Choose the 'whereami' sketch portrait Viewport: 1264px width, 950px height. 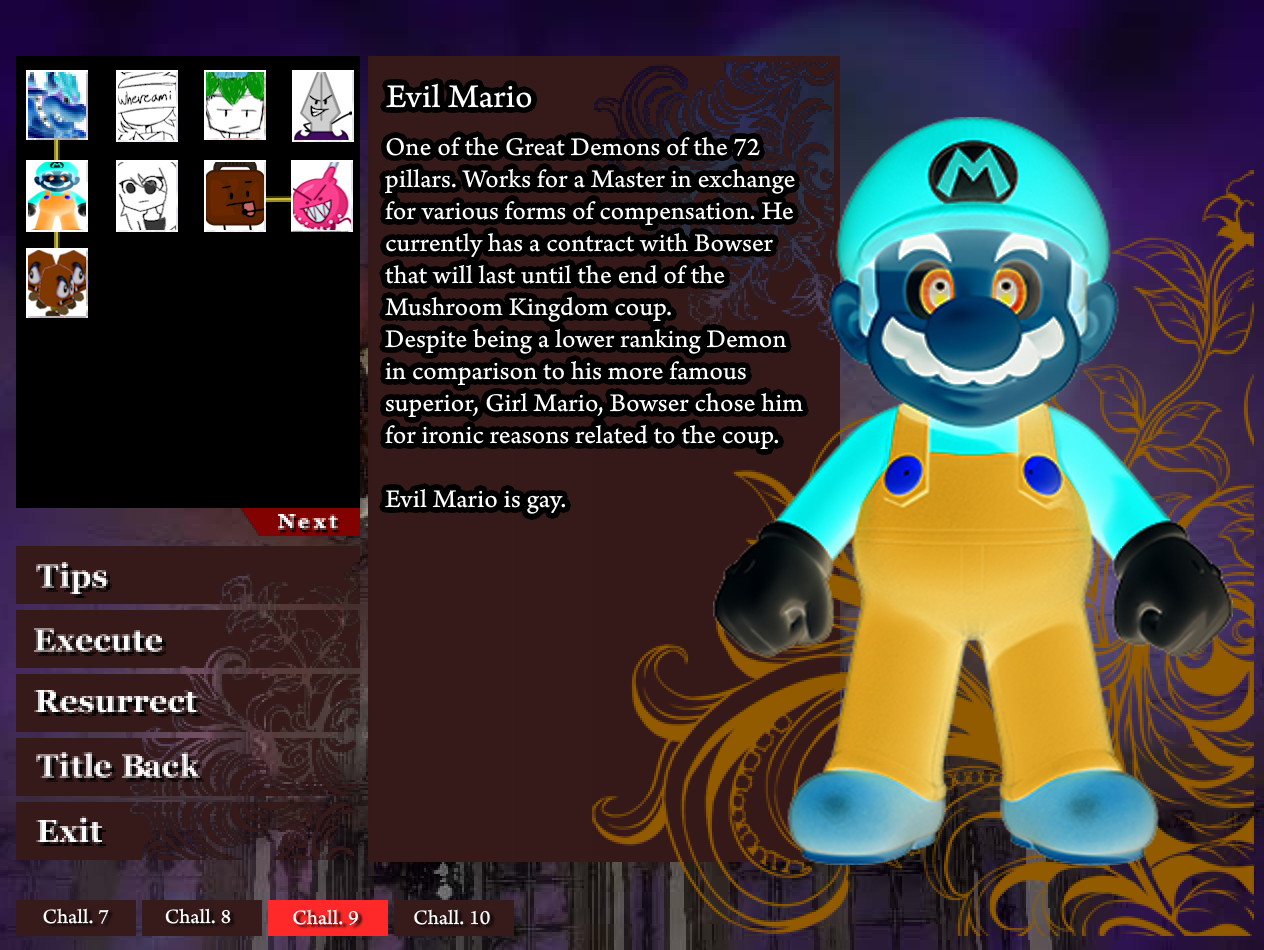click(x=147, y=105)
